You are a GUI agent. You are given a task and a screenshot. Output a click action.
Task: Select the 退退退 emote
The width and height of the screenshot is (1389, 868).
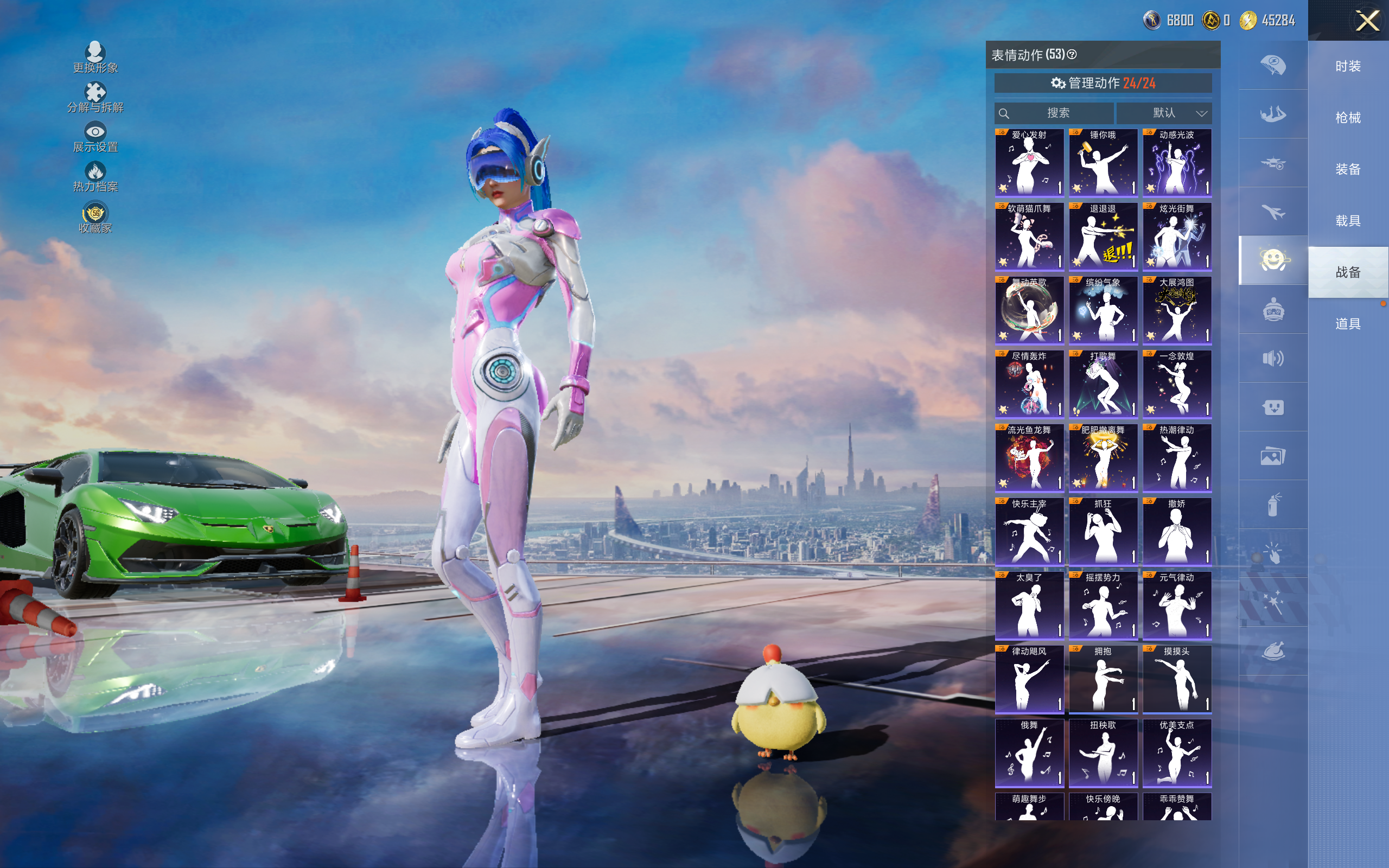[x=1103, y=236]
